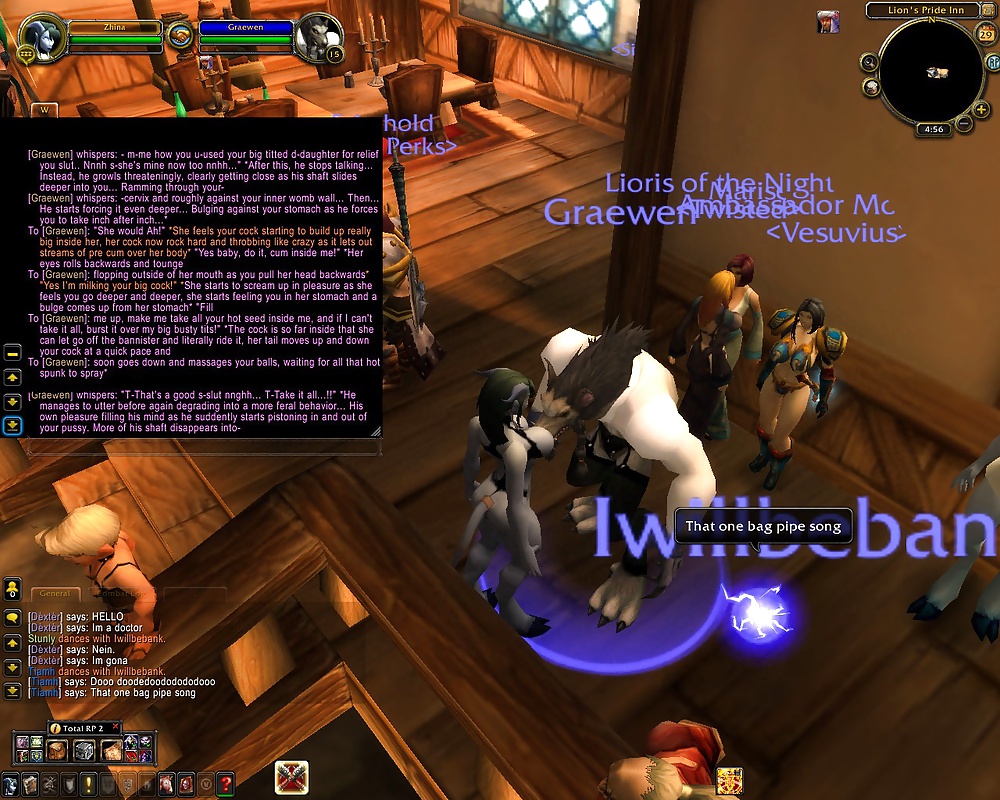Activate the crossed maces ability button

click(291, 777)
